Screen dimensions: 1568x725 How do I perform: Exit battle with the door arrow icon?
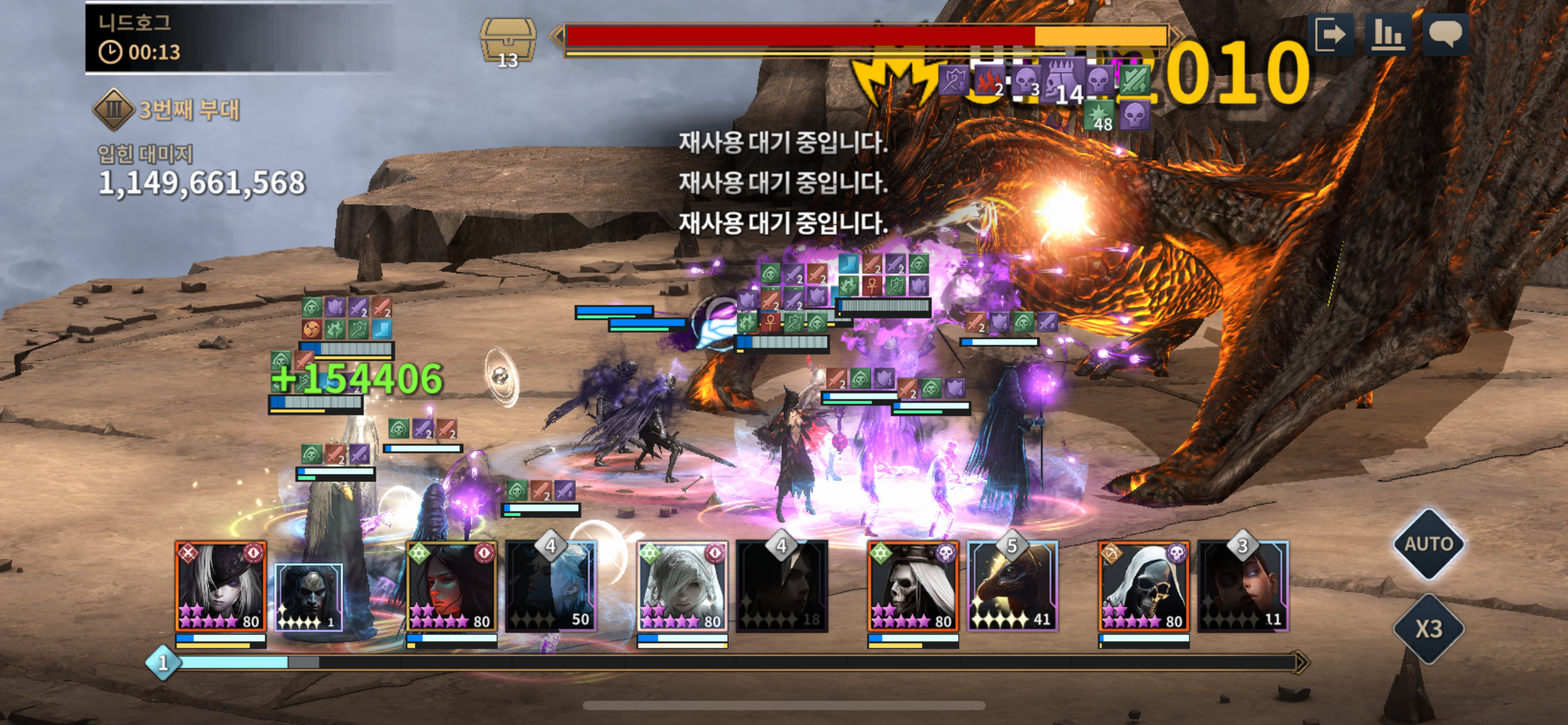(x=1330, y=34)
